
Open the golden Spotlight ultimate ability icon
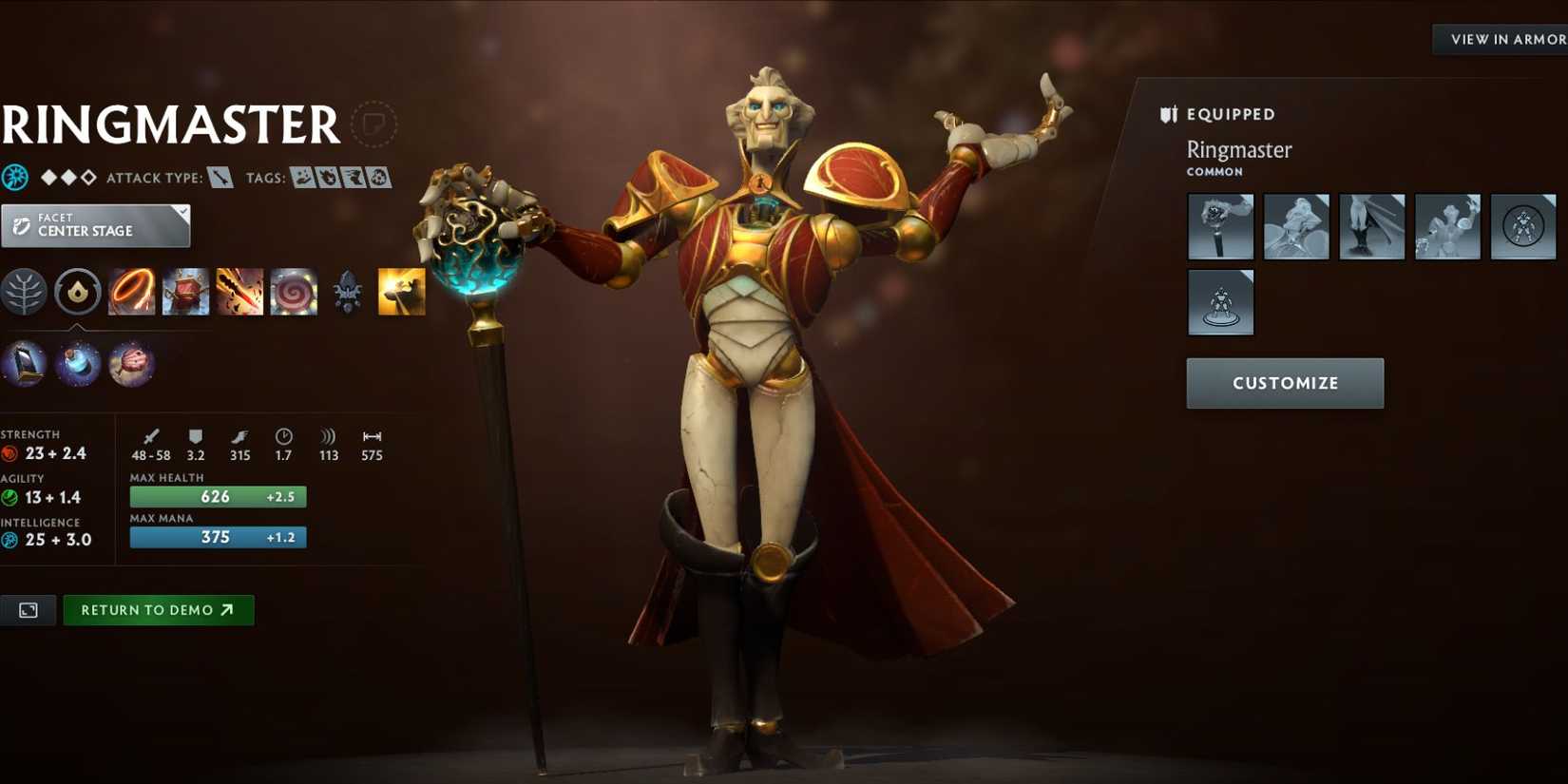pyautogui.click(x=399, y=292)
